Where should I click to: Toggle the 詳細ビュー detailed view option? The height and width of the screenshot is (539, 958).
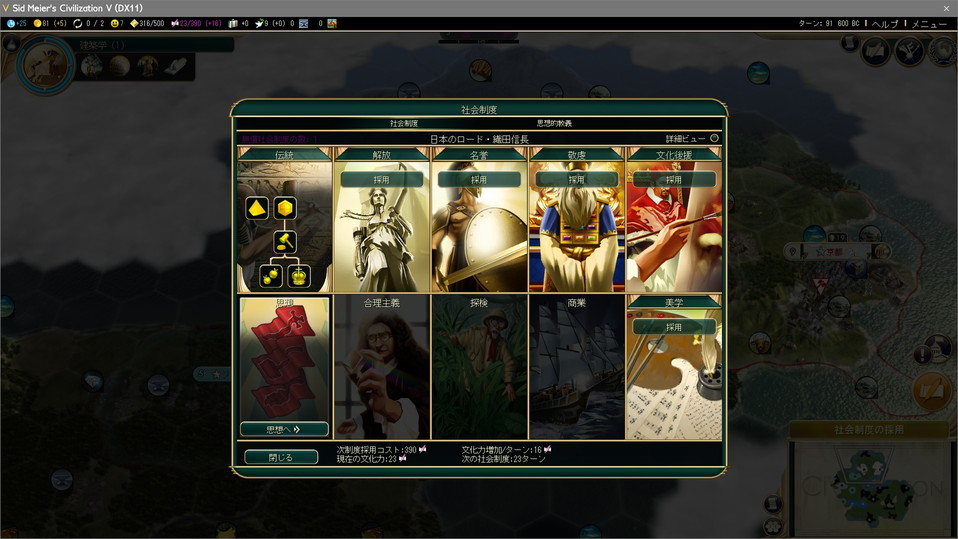click(713, 139)
